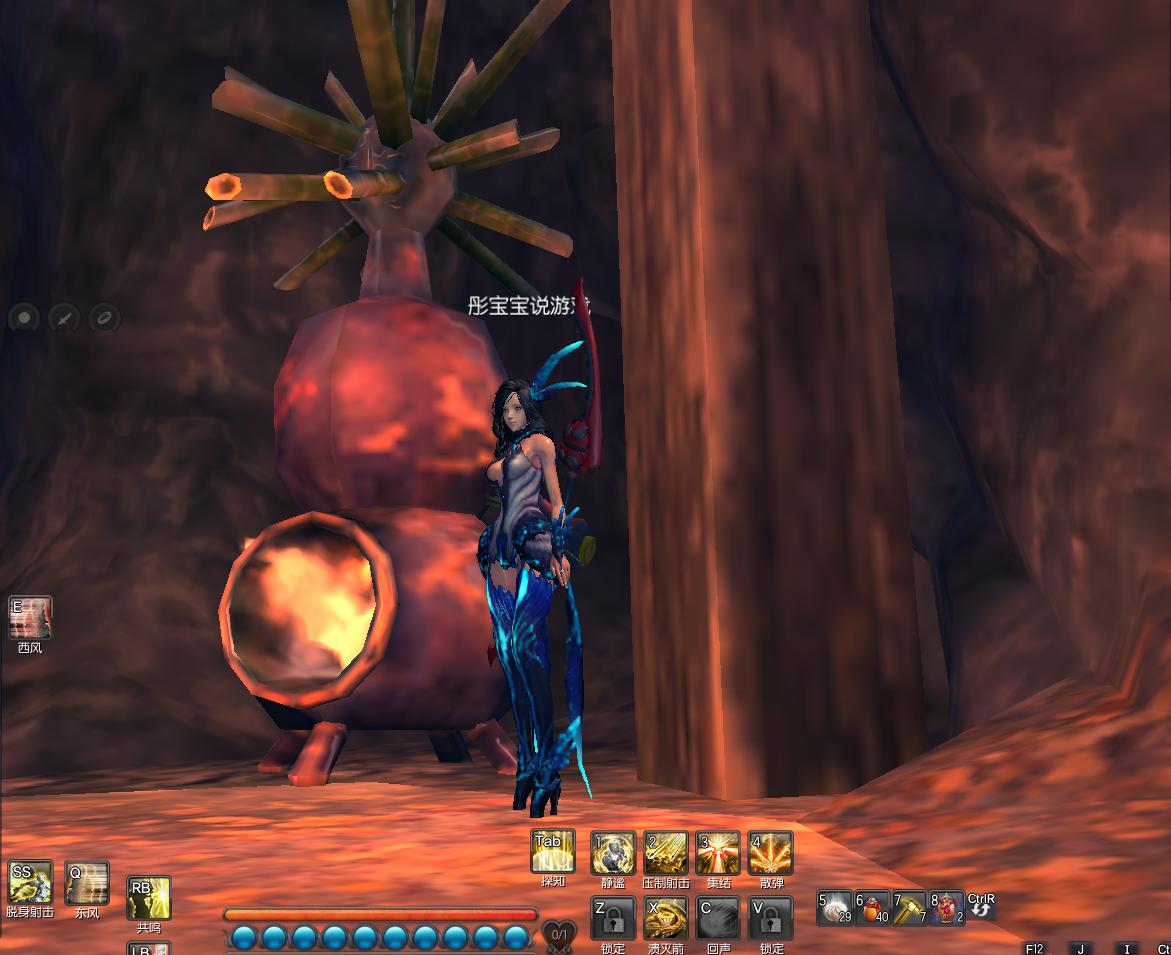Trigger the 压制射击 skill
This screenshot has width=1171, height=955.
tap(665, 854)
